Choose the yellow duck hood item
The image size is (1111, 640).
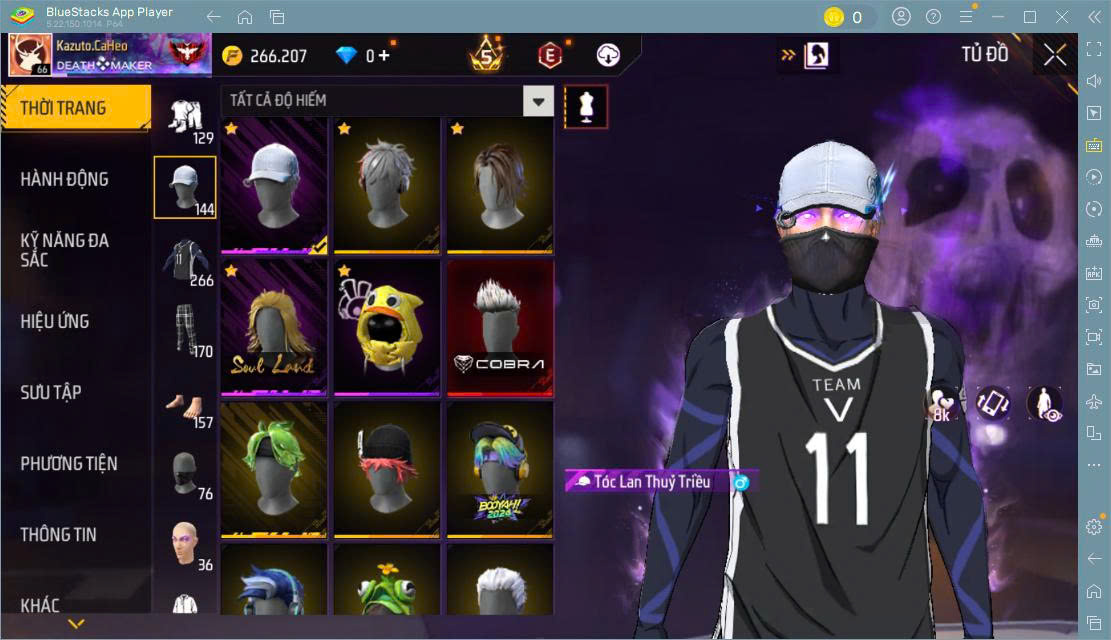click(x=387, y=327)
